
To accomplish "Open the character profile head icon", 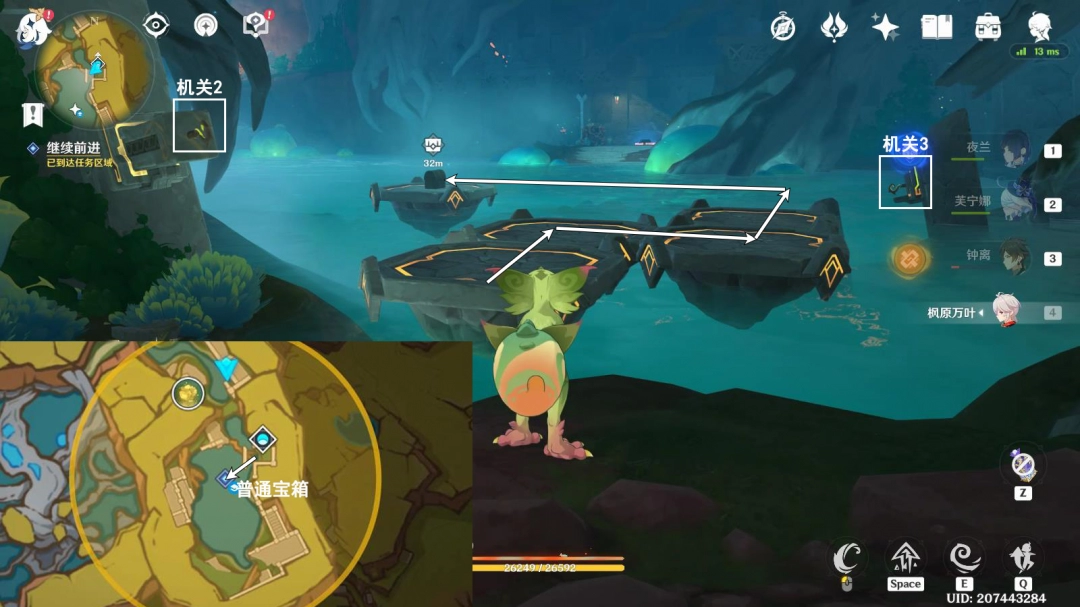I will click(1040, 27).
